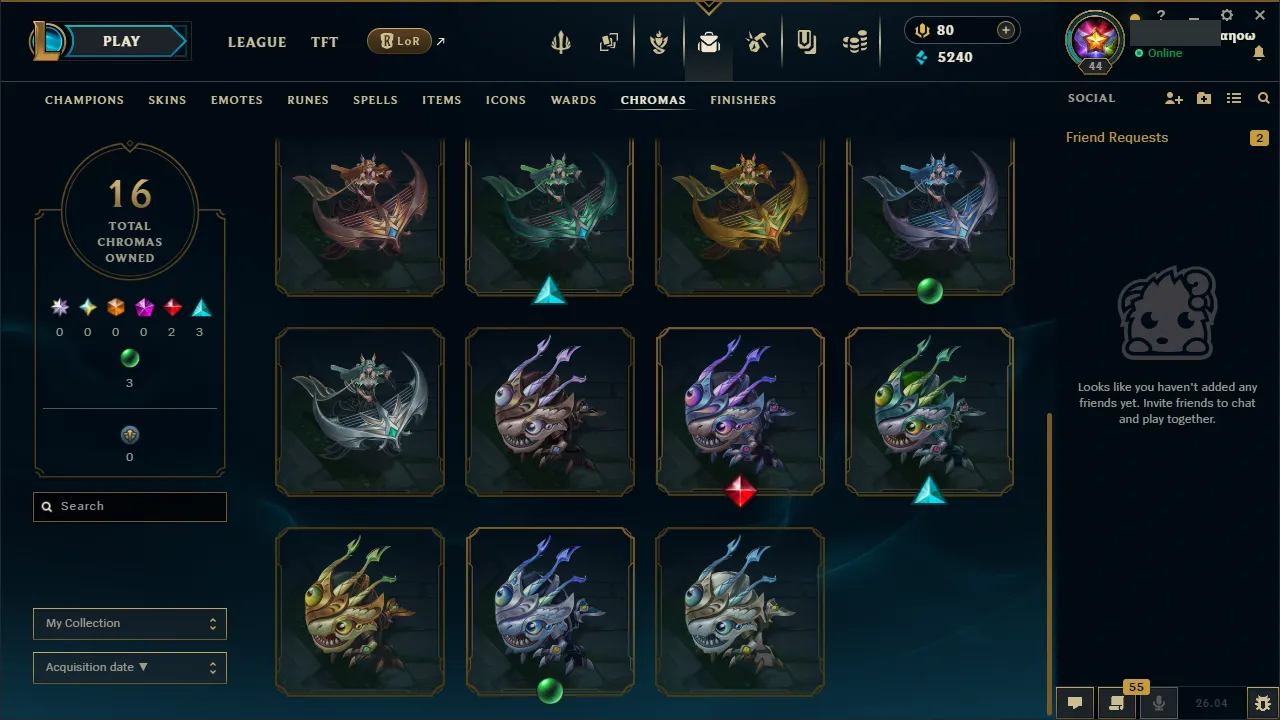Open chat with the speech bubble icon
This screenshot has height=720, width=1280.
click(x=1074, y=703)
